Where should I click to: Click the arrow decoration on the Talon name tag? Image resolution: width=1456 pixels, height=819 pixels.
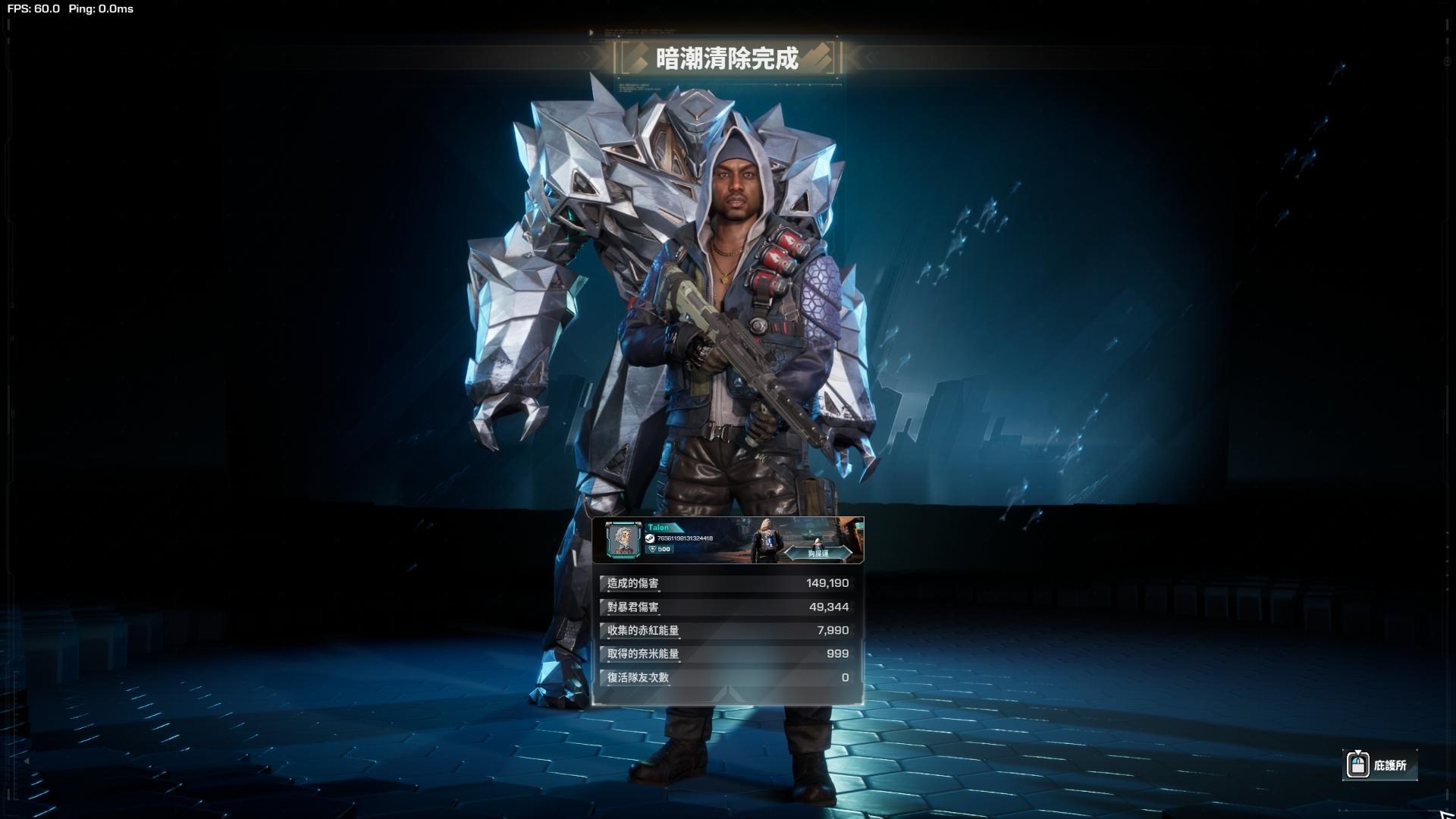(679, 527)
